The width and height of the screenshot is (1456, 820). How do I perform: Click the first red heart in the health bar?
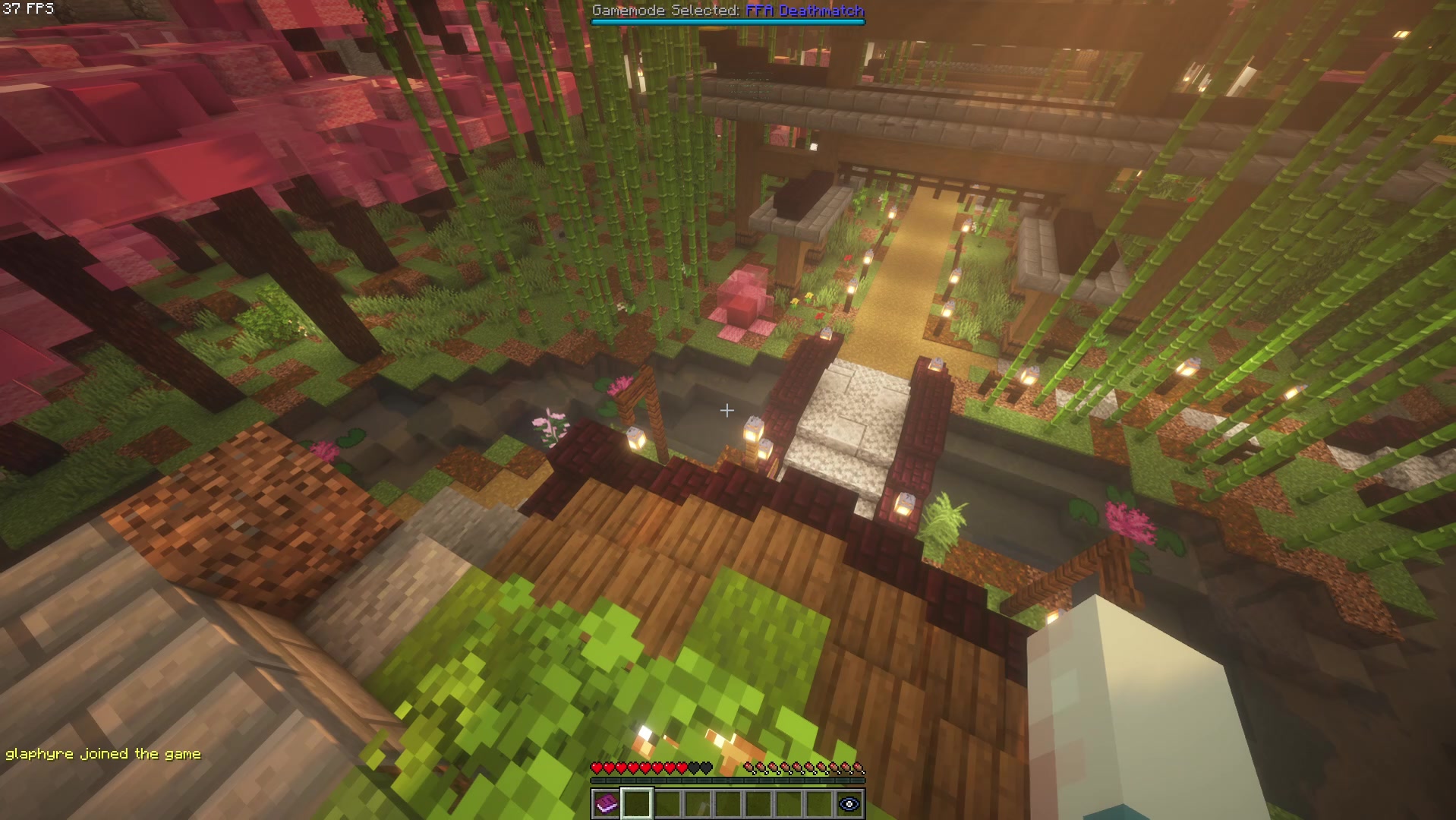point(597,766)
